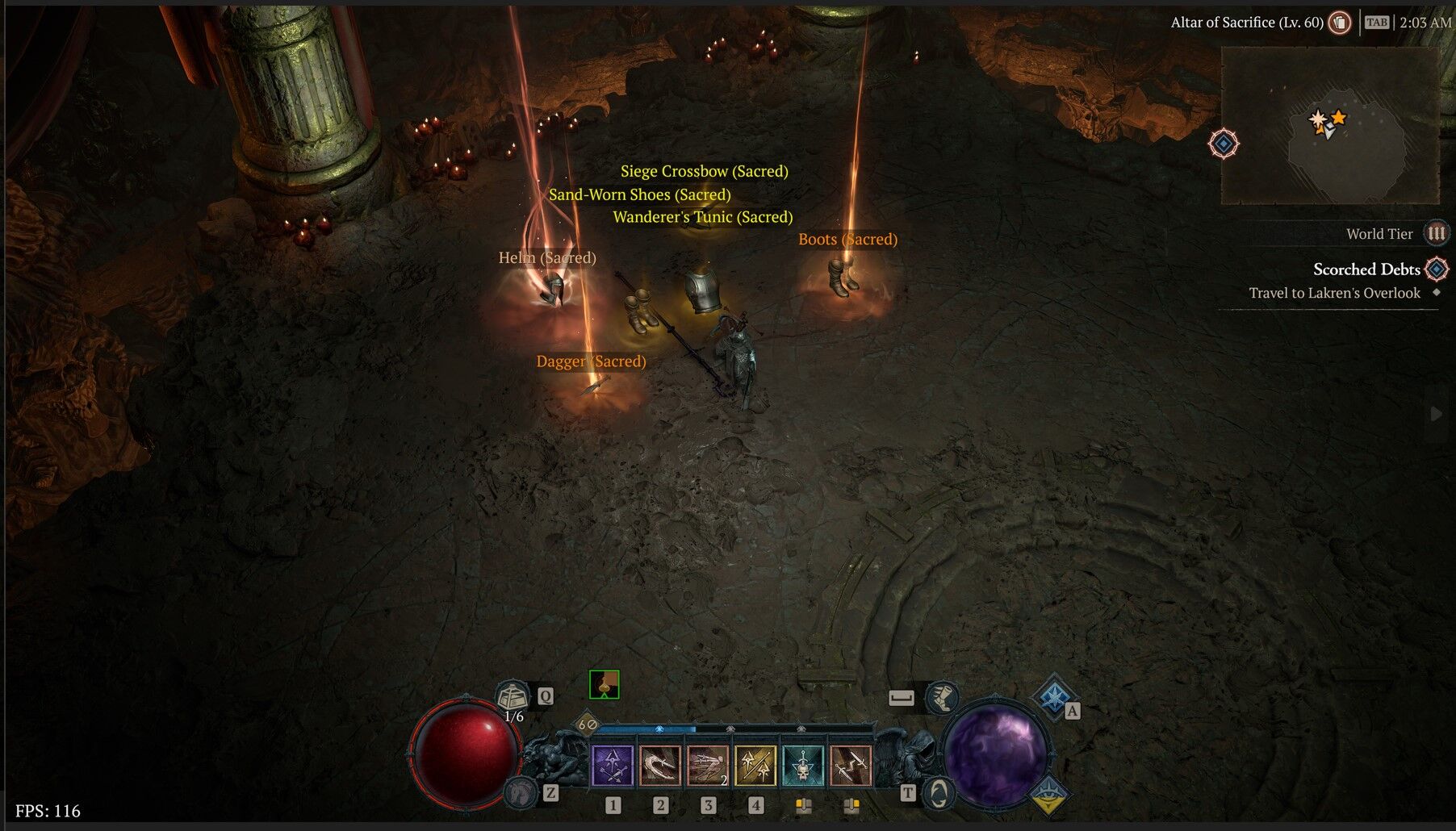
Task: Activate the boot evade icon
Action: coord(940,695)
